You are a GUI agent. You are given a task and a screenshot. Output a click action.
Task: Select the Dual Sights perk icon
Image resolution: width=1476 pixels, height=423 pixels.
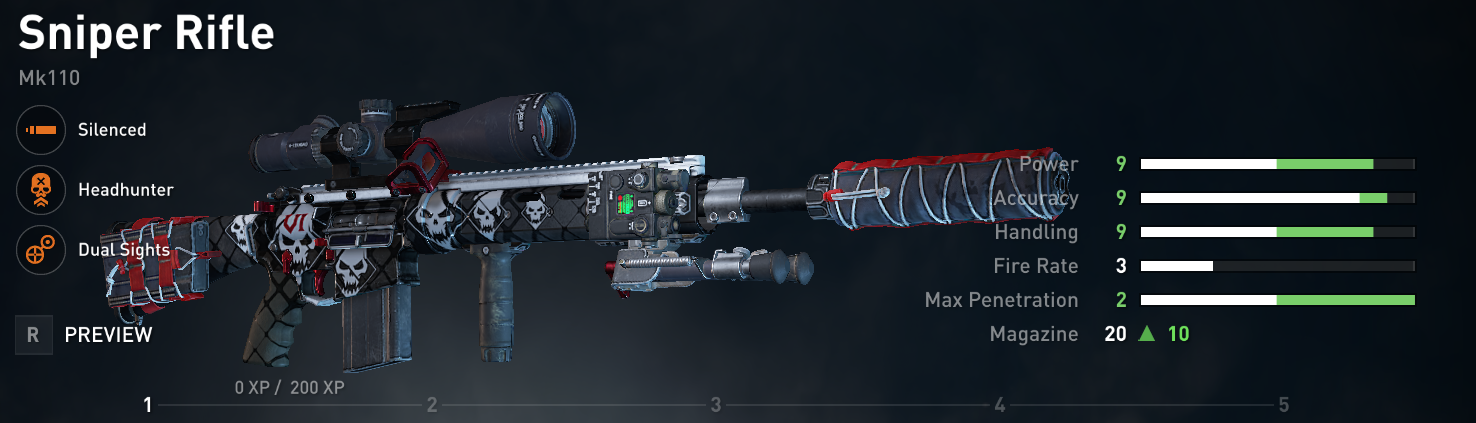click(41, 250)
